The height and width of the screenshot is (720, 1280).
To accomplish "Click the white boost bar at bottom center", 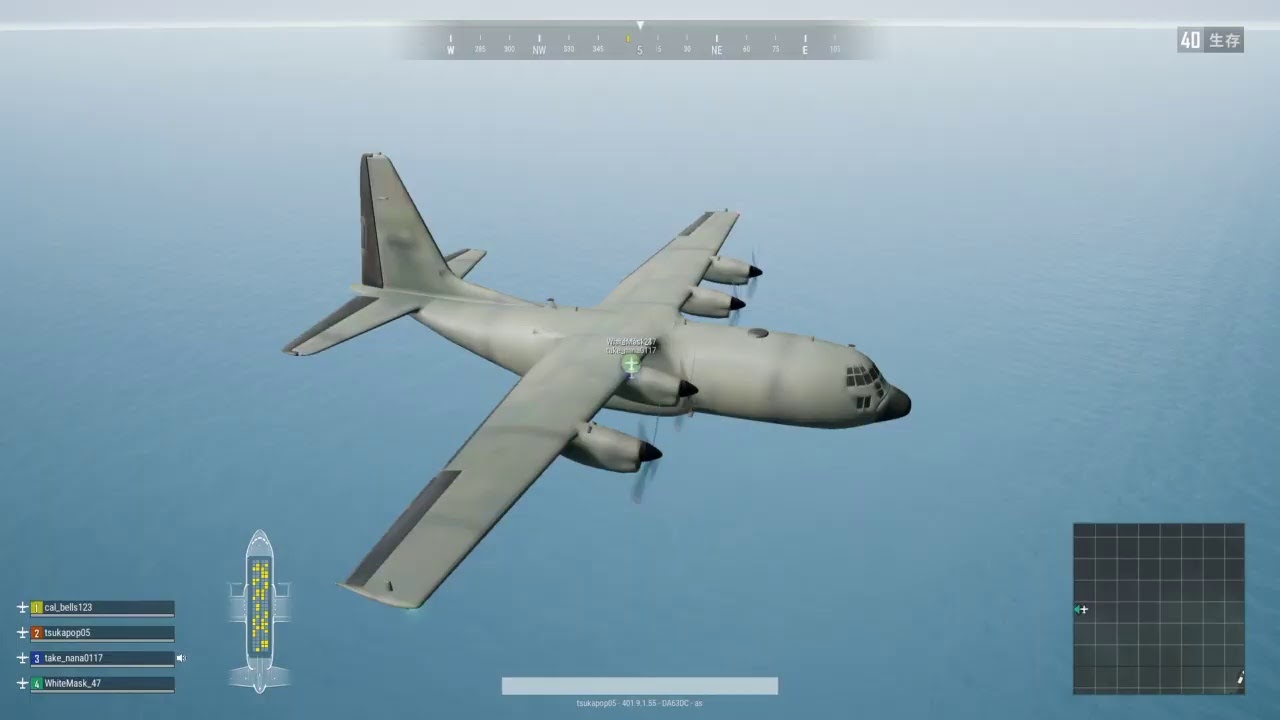I will click(x=639, y=686).
